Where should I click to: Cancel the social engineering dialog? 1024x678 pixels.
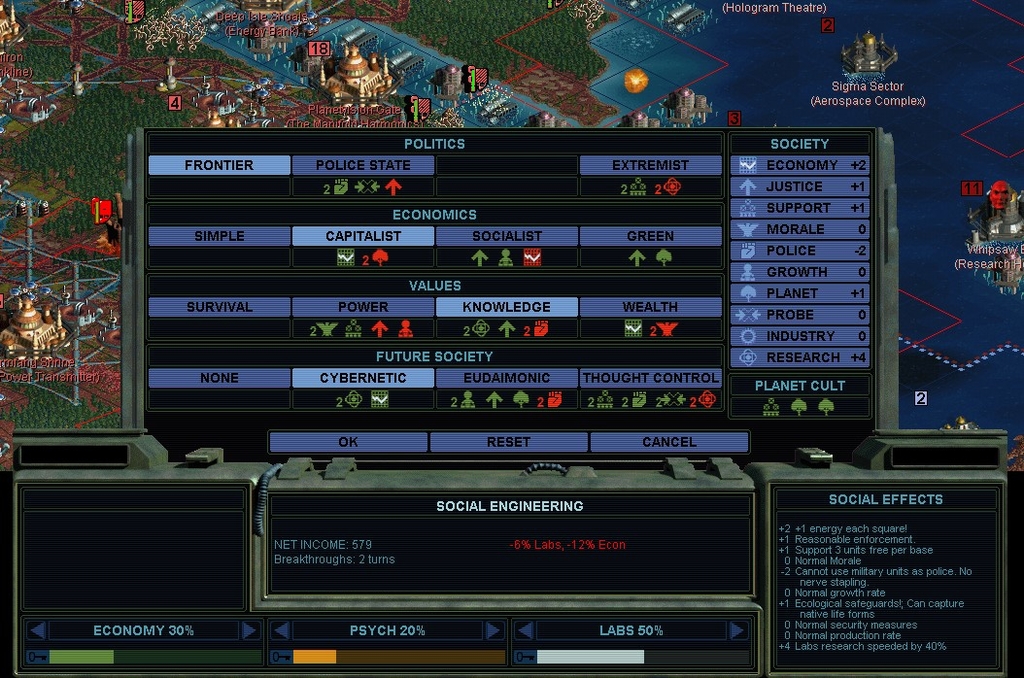tap(669, 442)
